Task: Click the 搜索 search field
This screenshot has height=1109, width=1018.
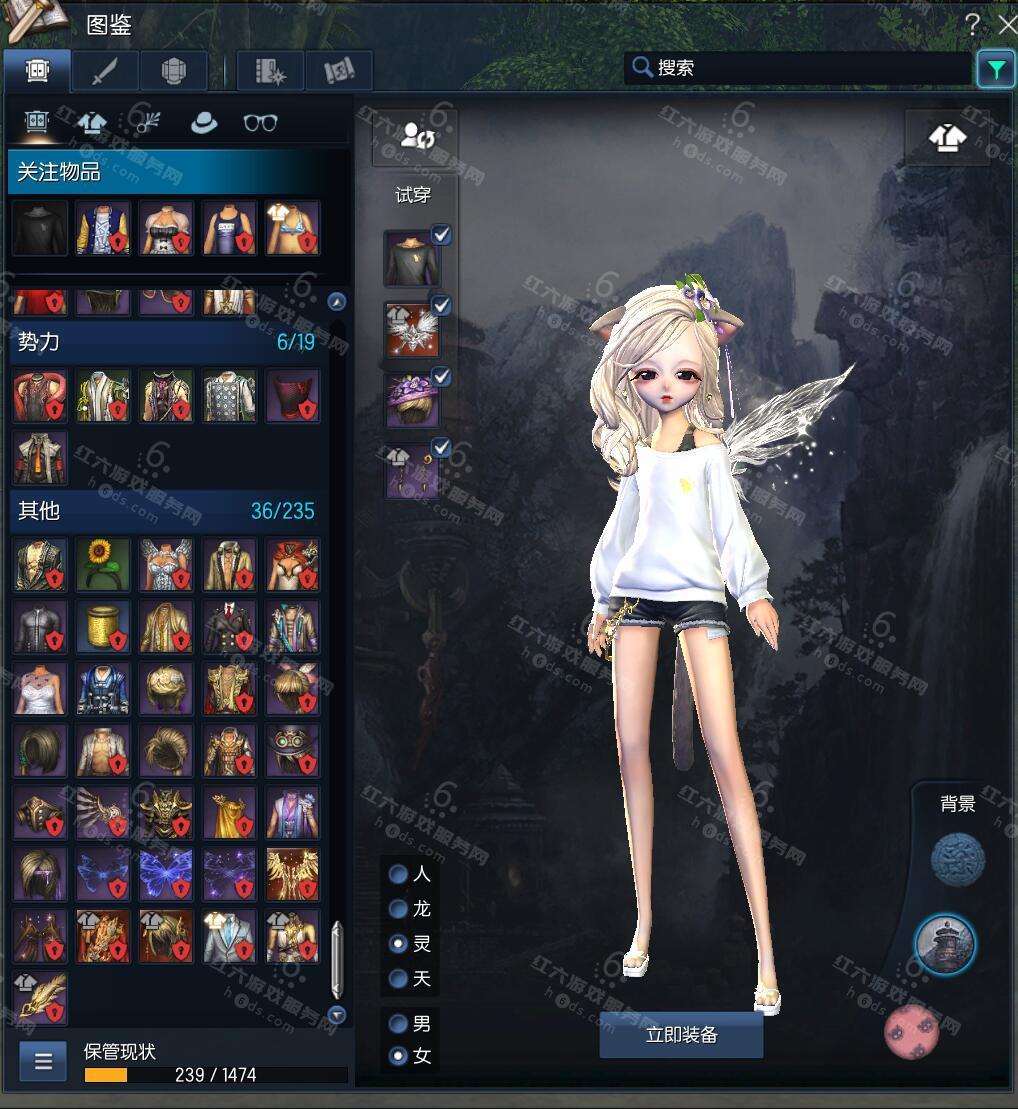Action: [800, 68]
